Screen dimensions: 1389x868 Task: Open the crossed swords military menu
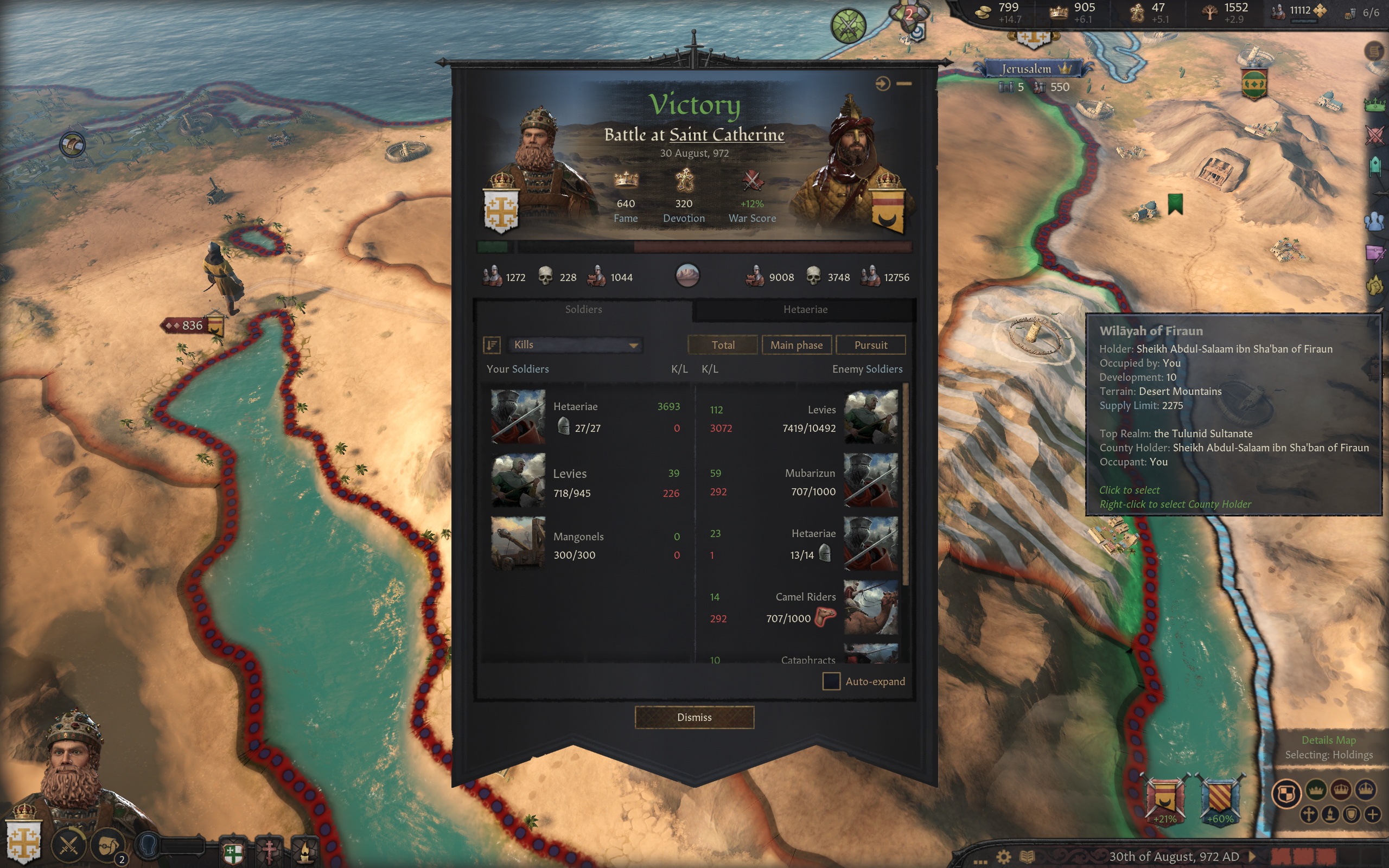click(x=69, y=845)
